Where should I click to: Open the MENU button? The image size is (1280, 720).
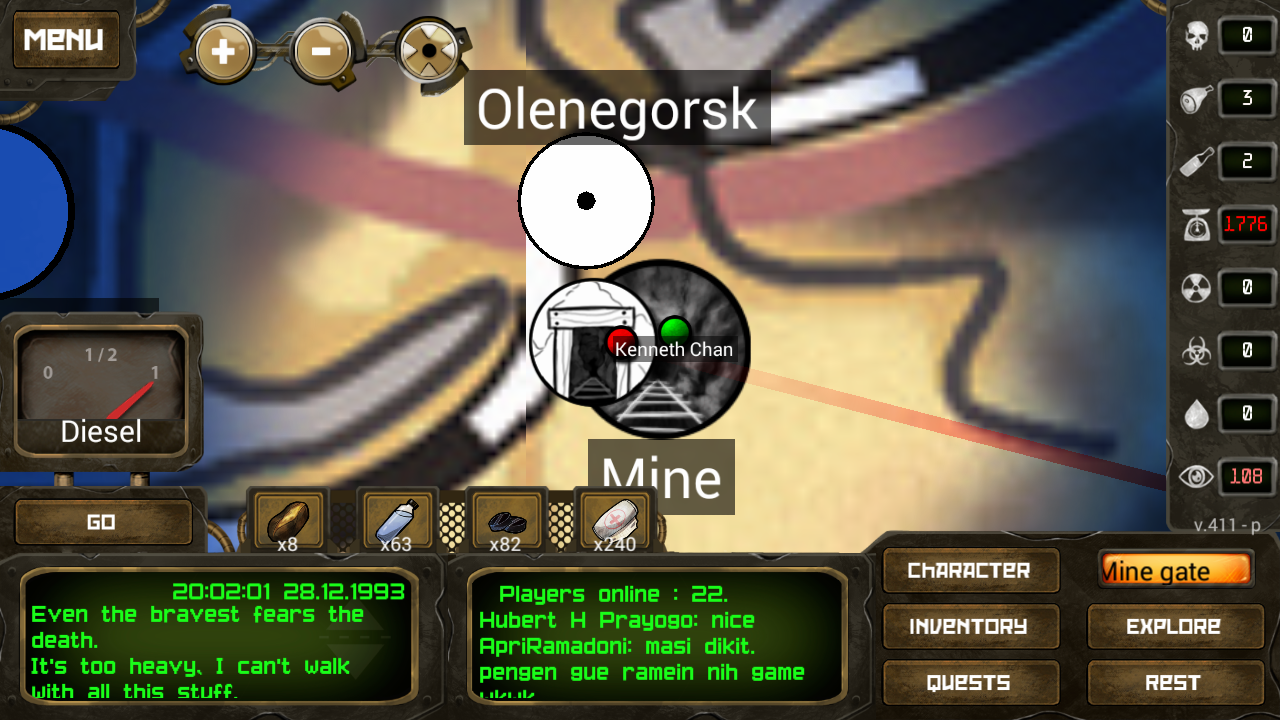64,40
